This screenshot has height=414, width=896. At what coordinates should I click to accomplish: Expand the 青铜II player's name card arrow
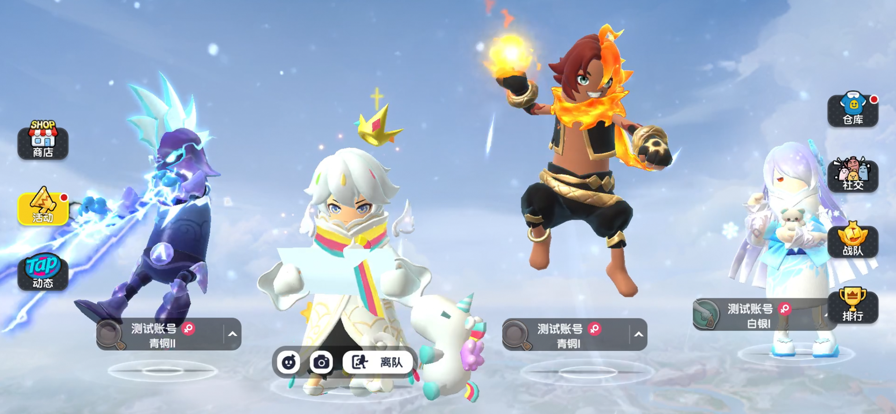[x=232, y=335]
